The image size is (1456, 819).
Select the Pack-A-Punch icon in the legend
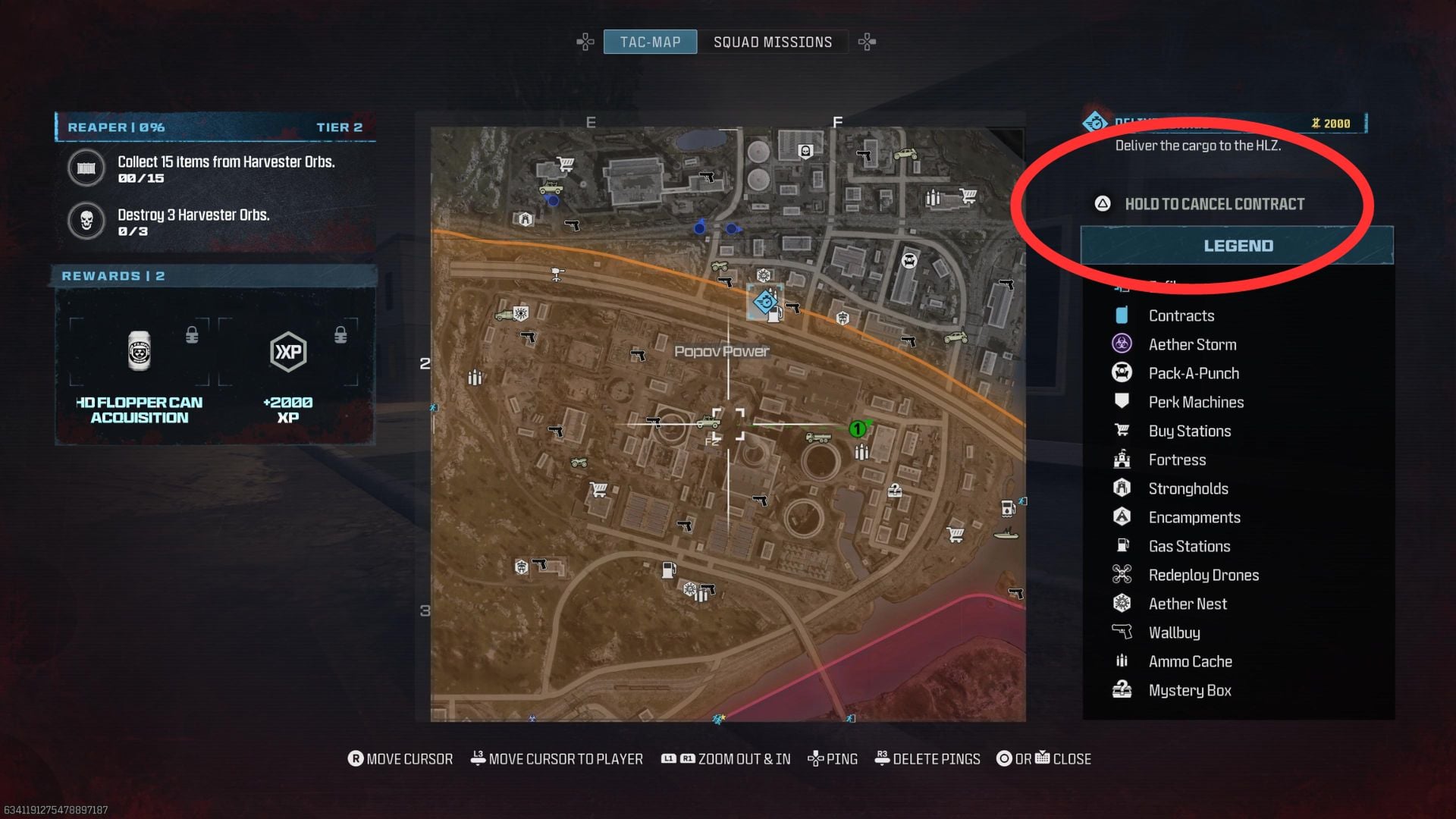tap(1122, 372)
